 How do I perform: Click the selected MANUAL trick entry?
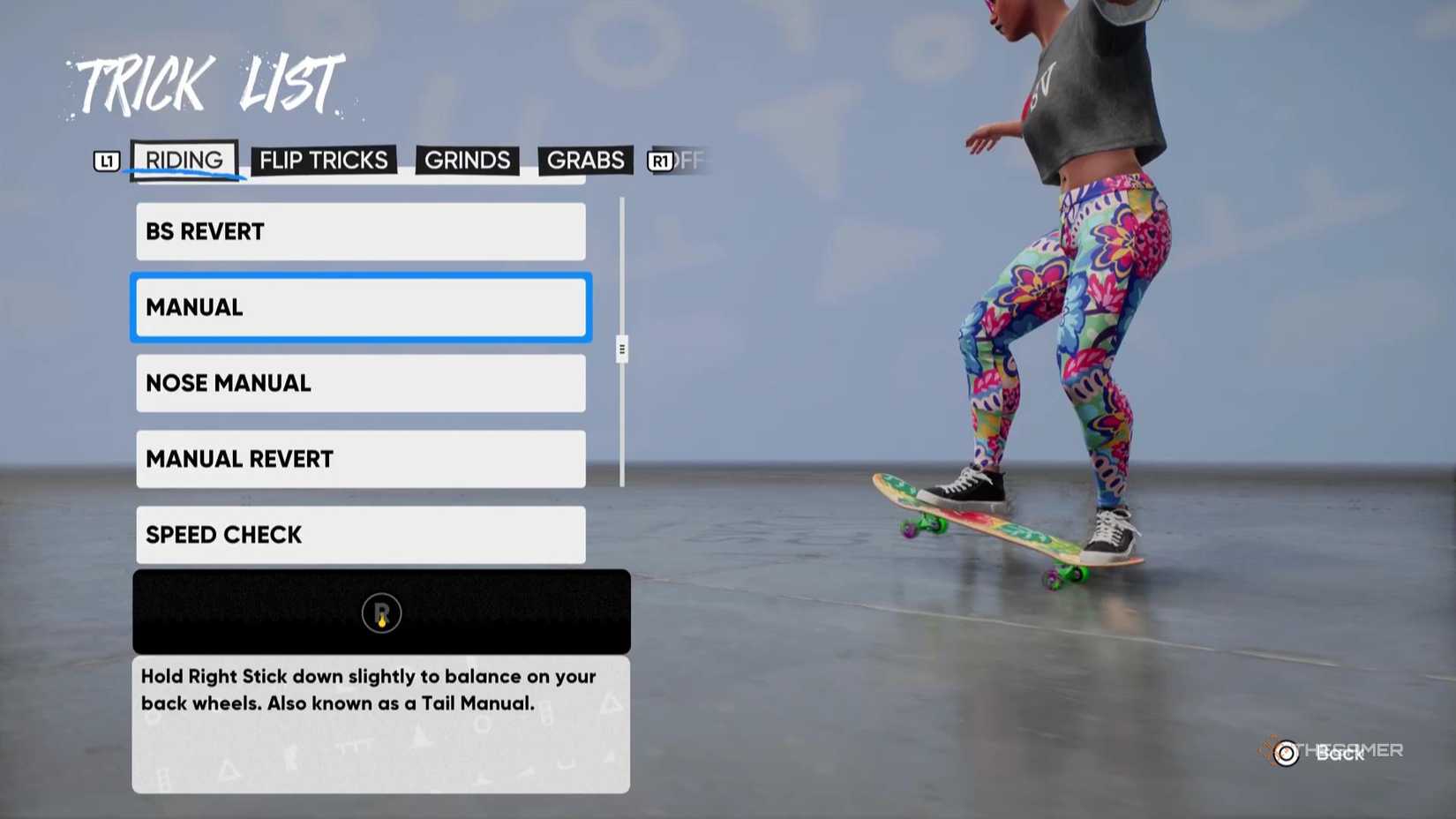360,307
